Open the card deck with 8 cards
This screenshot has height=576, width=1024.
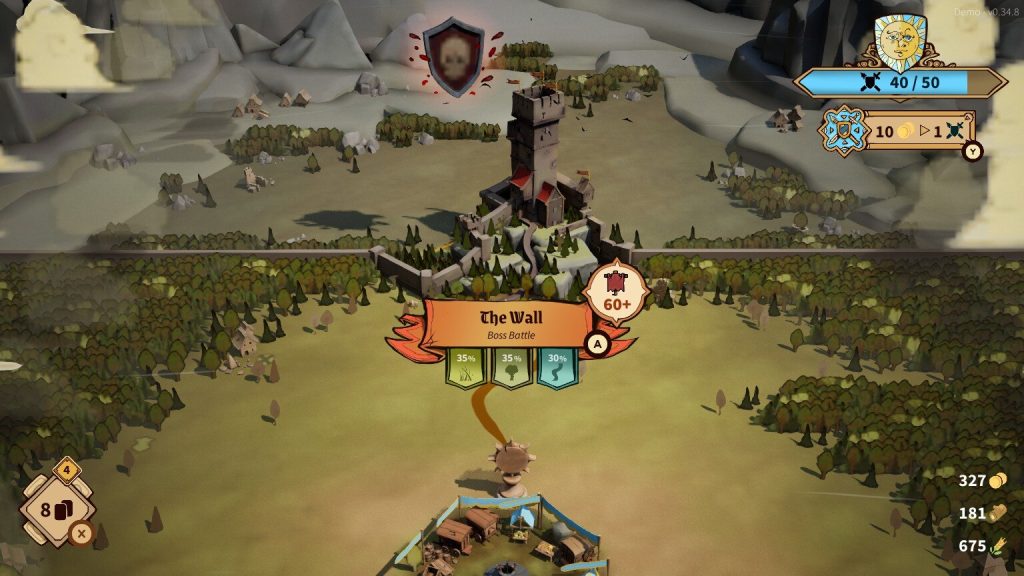[x=58, y=509]
